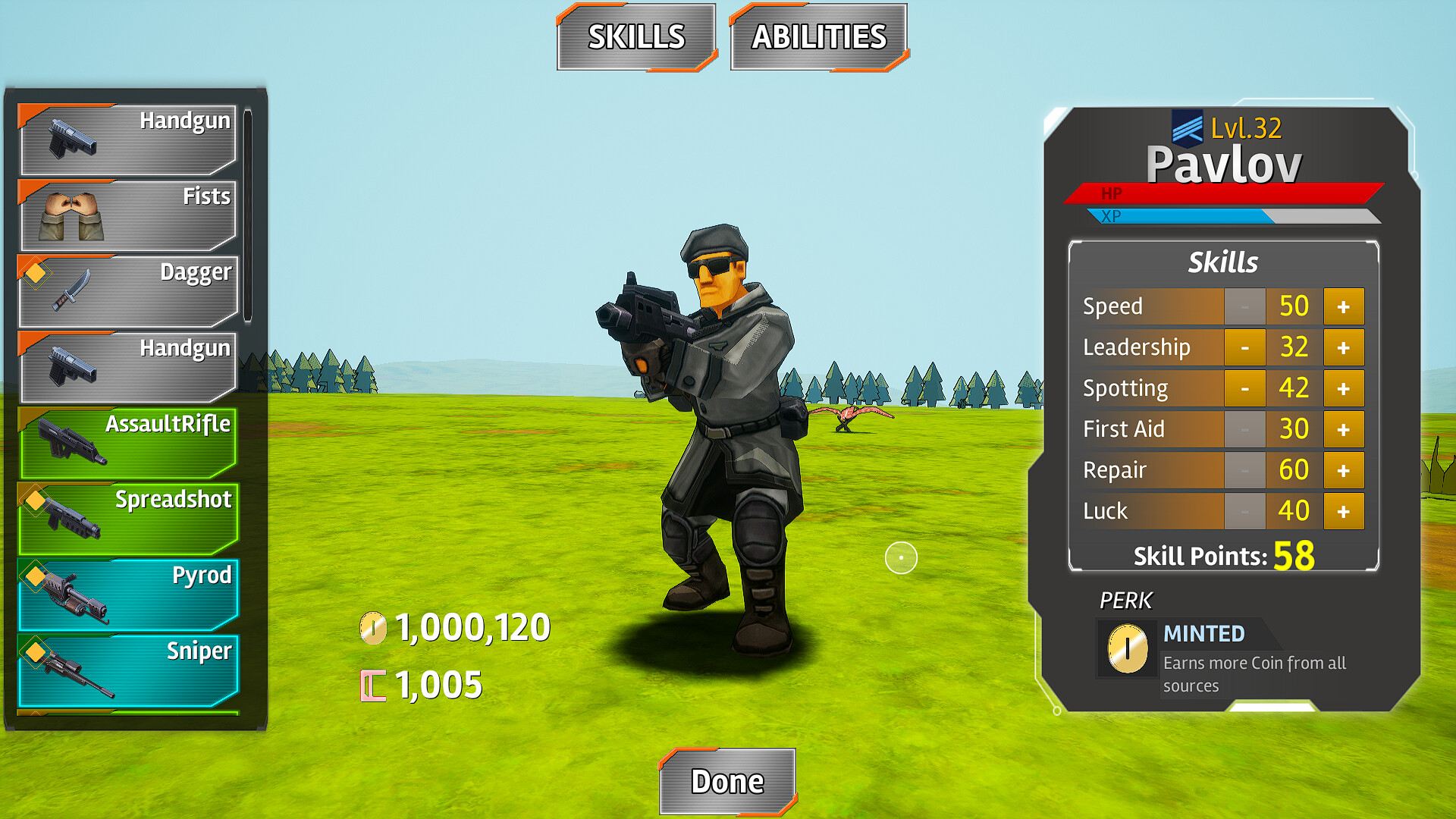Switch to the SKILLS tab
Screen dimensions: 1456x819
click(637, 35)
